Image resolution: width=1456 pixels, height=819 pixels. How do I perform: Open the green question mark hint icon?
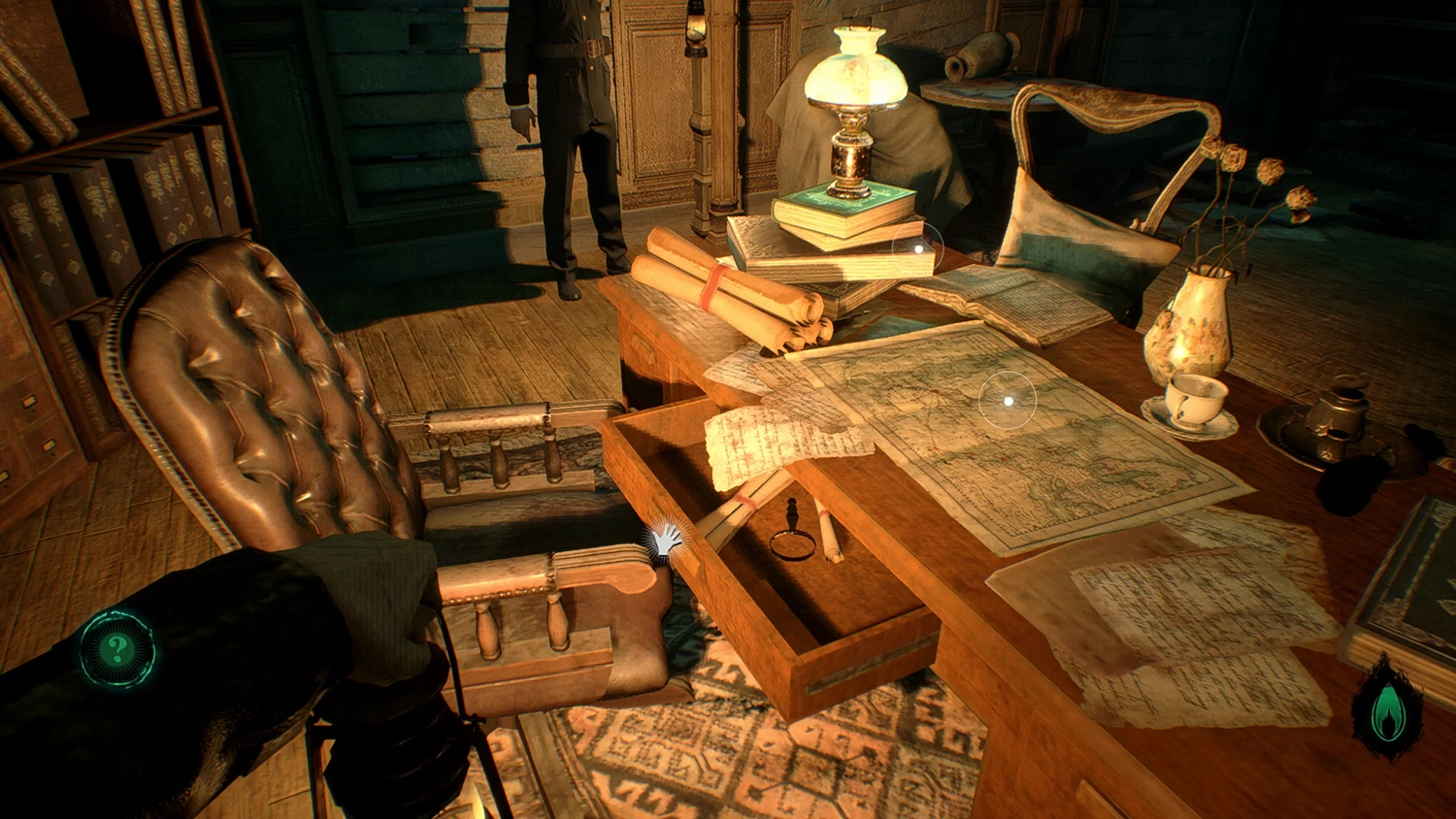point(117,649)
